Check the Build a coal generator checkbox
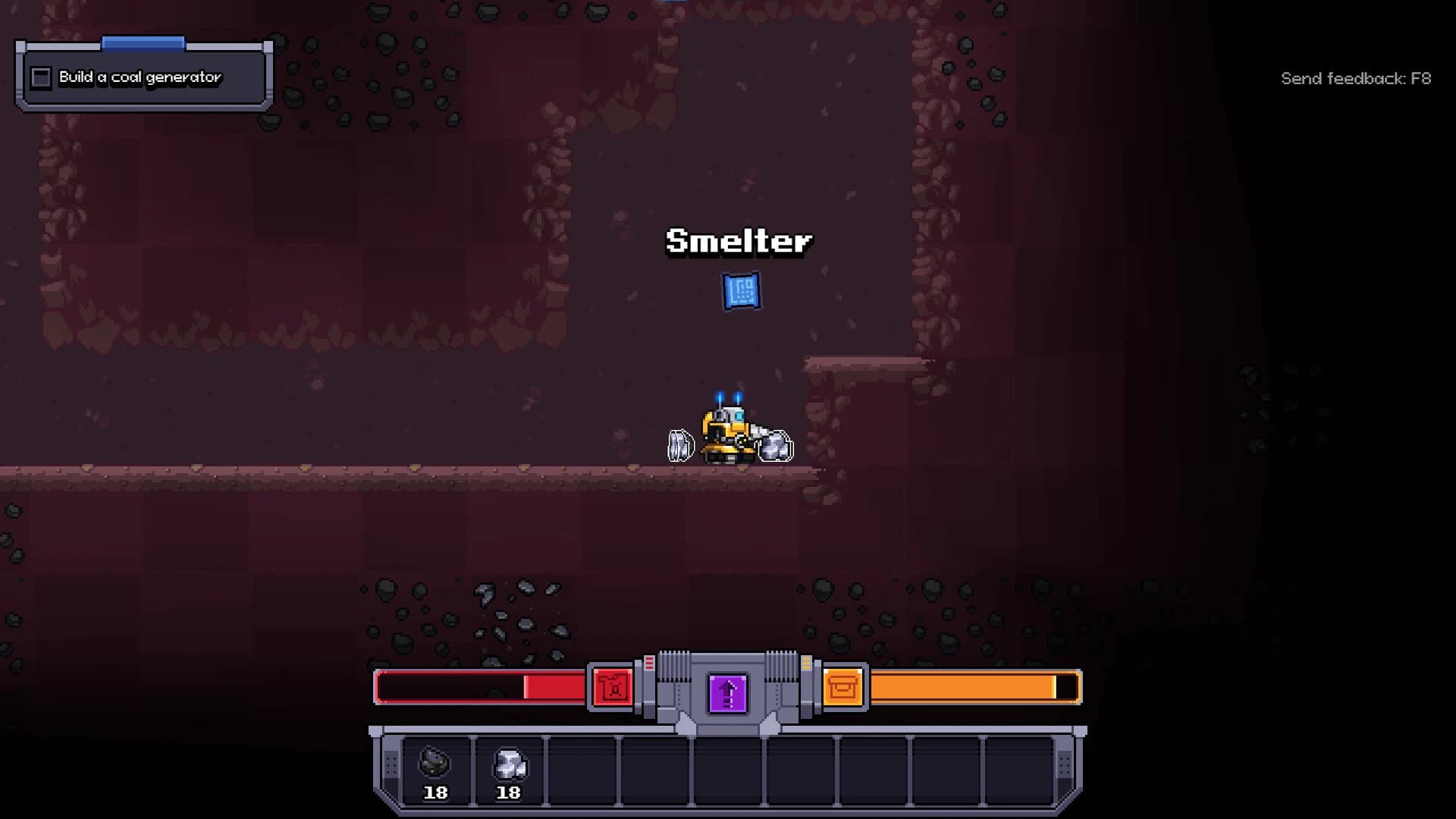This screenshot has height=819, width=1456. coord(40,77)
